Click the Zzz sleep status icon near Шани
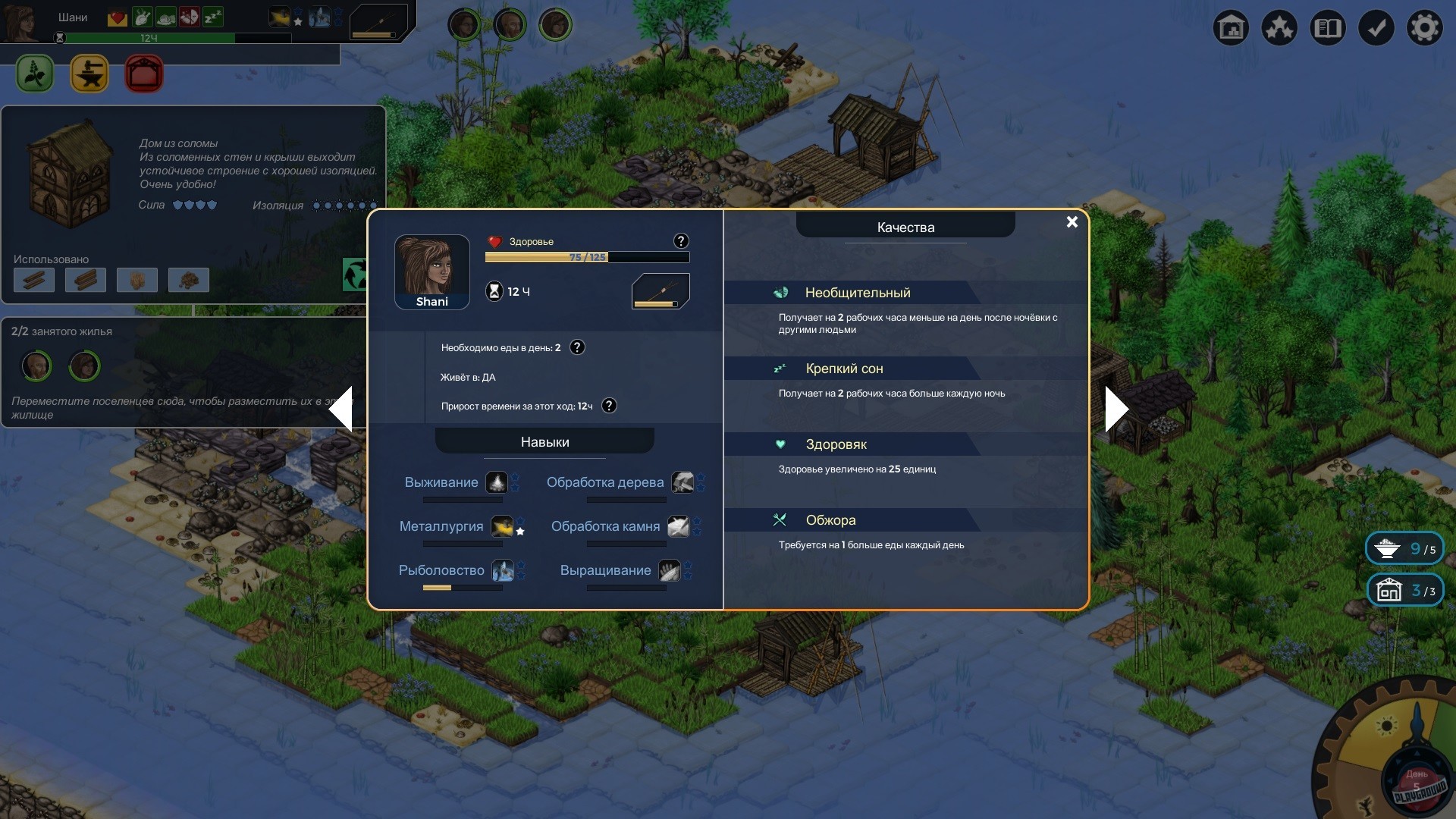1456x819 pixels. click(212, 17)
